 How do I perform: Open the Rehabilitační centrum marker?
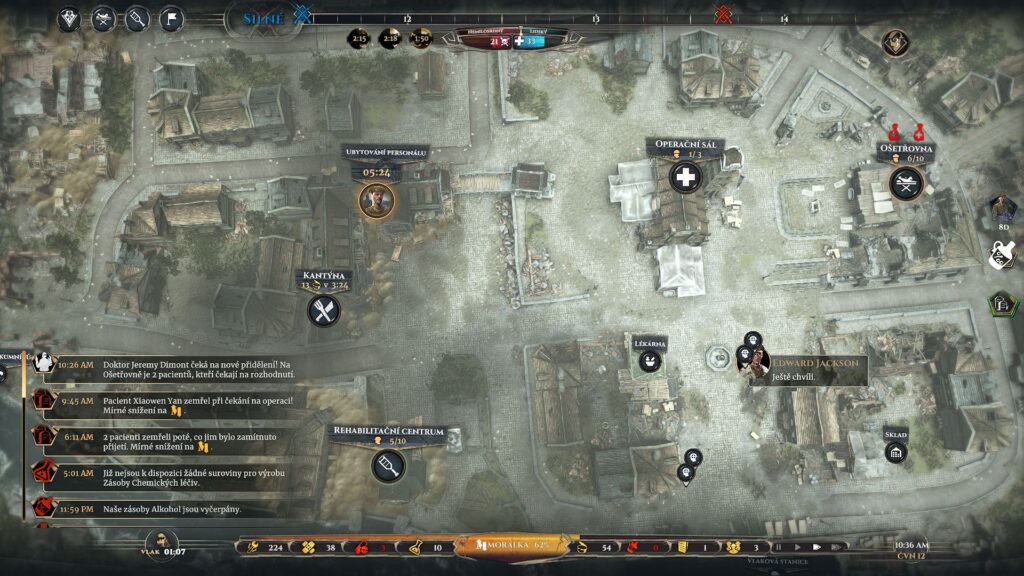(387, 464)
